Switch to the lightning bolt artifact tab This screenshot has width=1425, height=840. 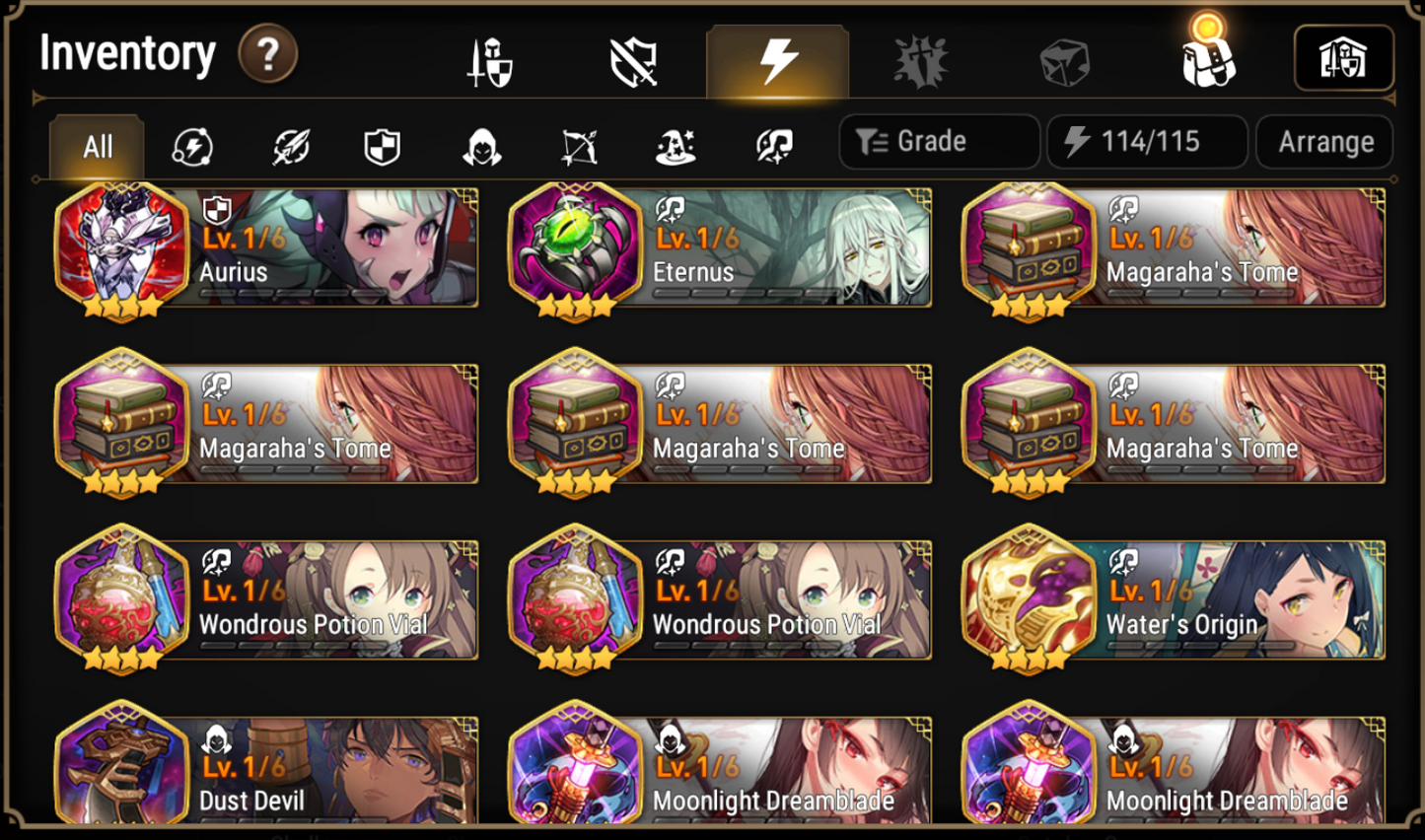(775, 61)
